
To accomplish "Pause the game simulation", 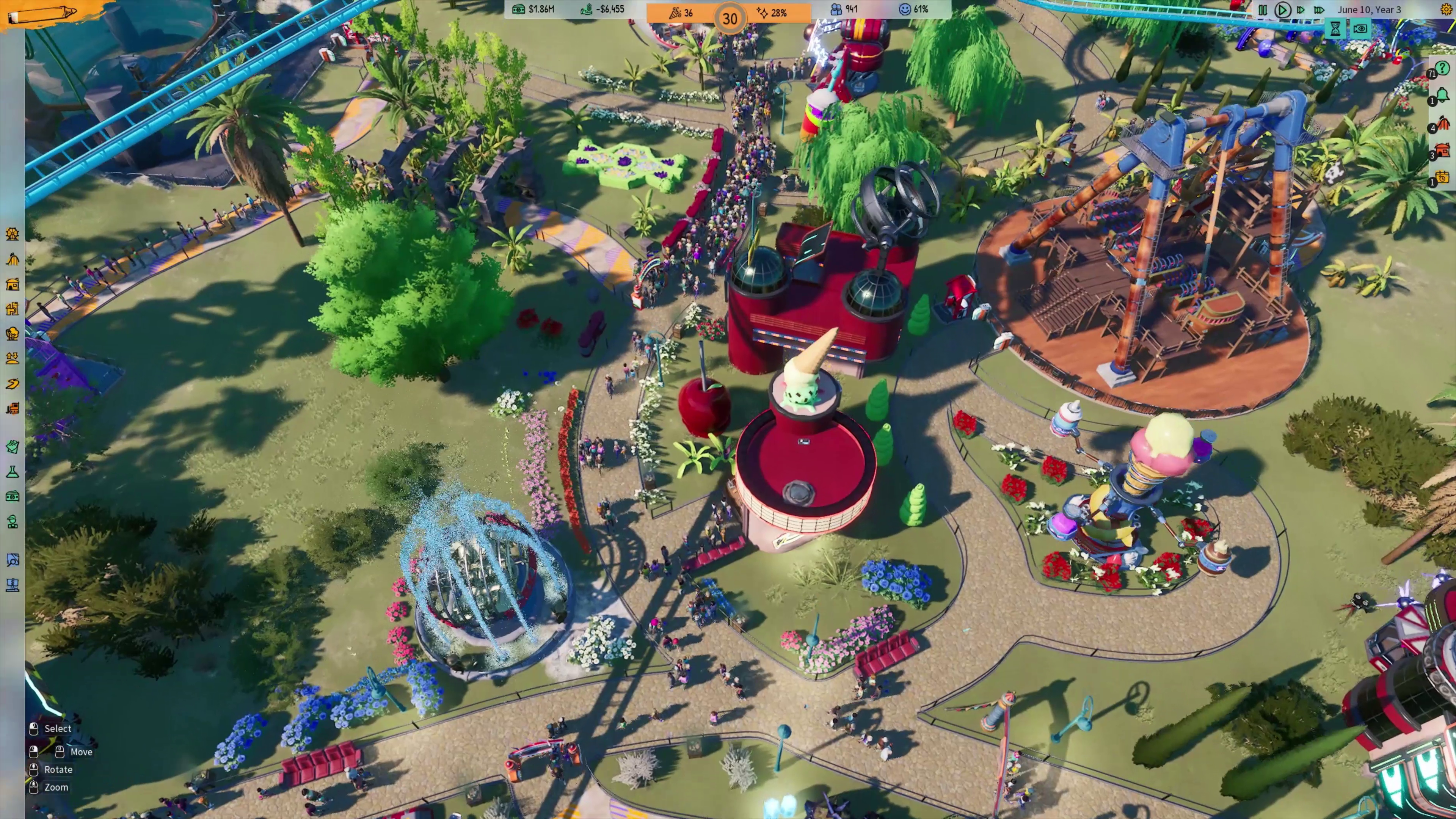I will point(1263,9).
